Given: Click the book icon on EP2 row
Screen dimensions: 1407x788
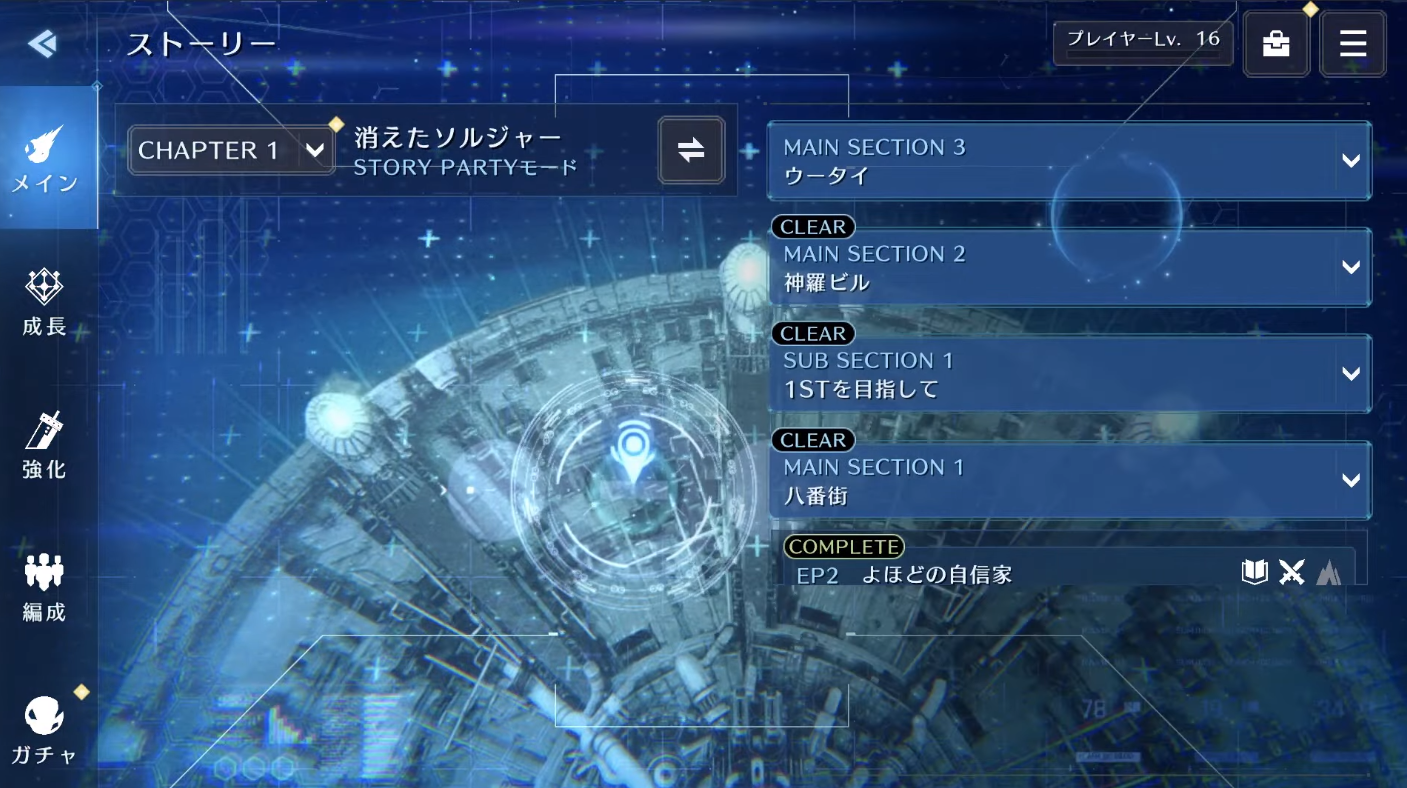Looking at the screenshot, I should point(1254,572).
